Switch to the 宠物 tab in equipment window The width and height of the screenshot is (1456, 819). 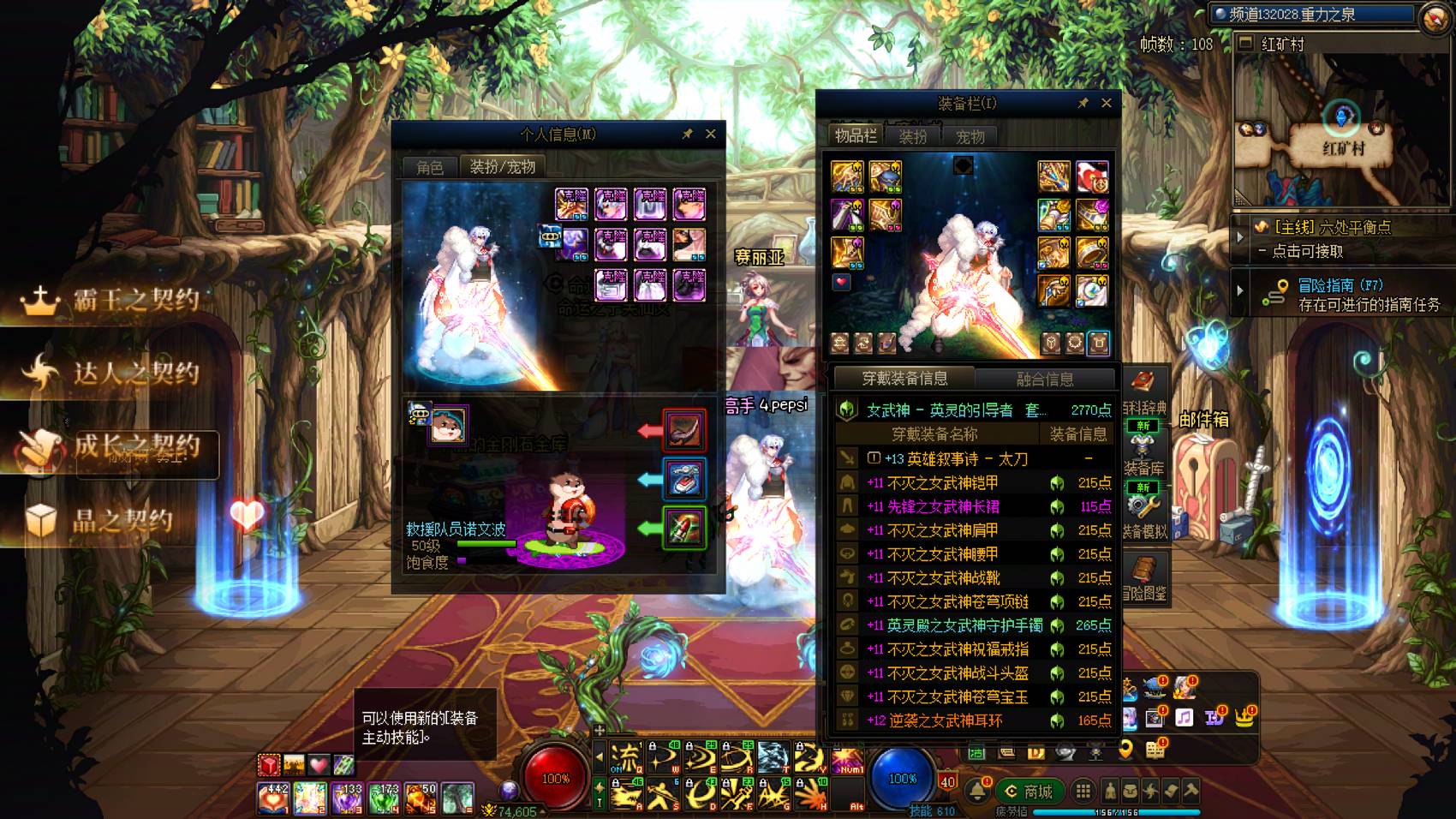tap(970, 137)
